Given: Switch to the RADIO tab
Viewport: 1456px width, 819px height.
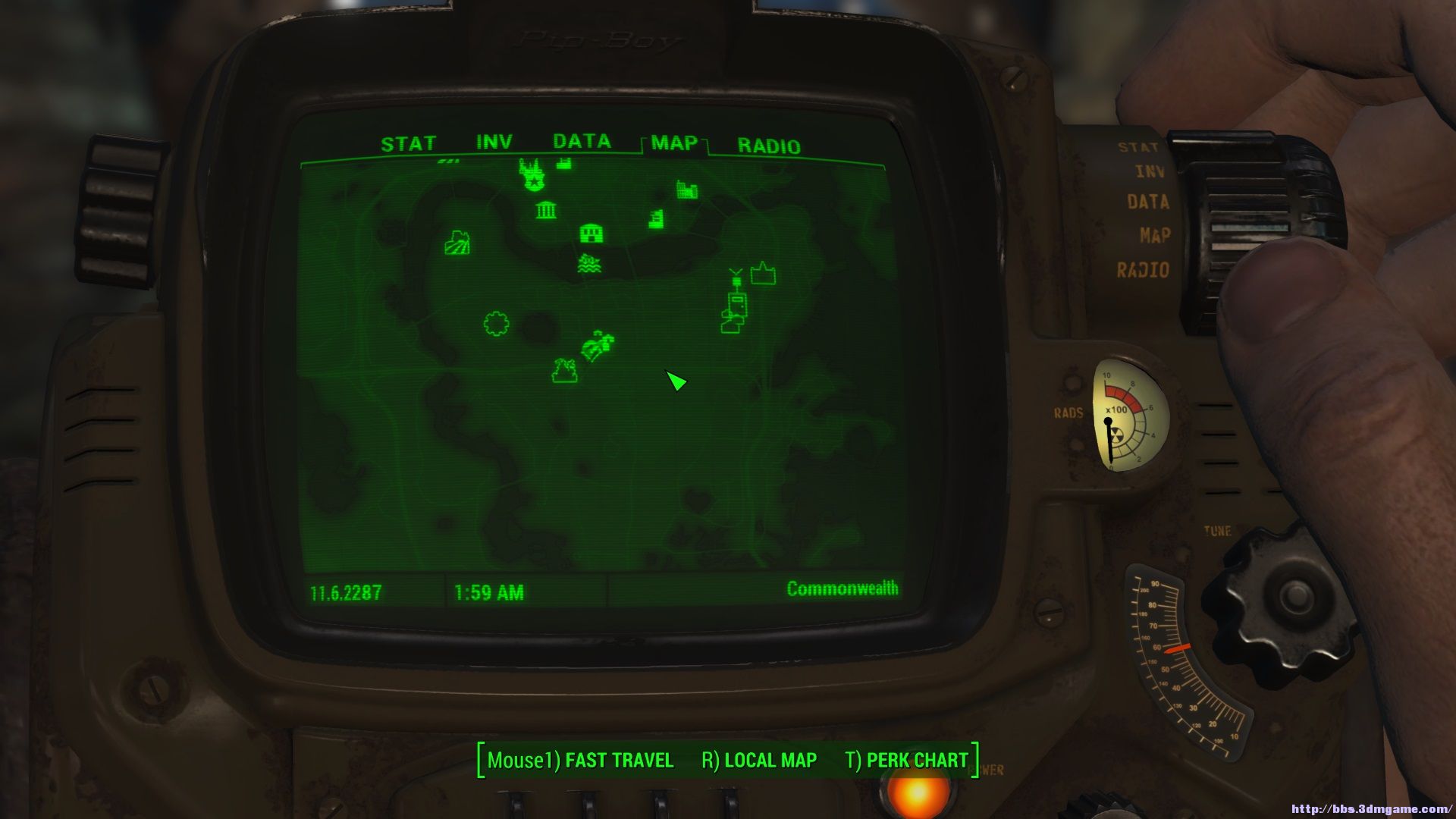Looking at the screenshot, I should point(768,146).
